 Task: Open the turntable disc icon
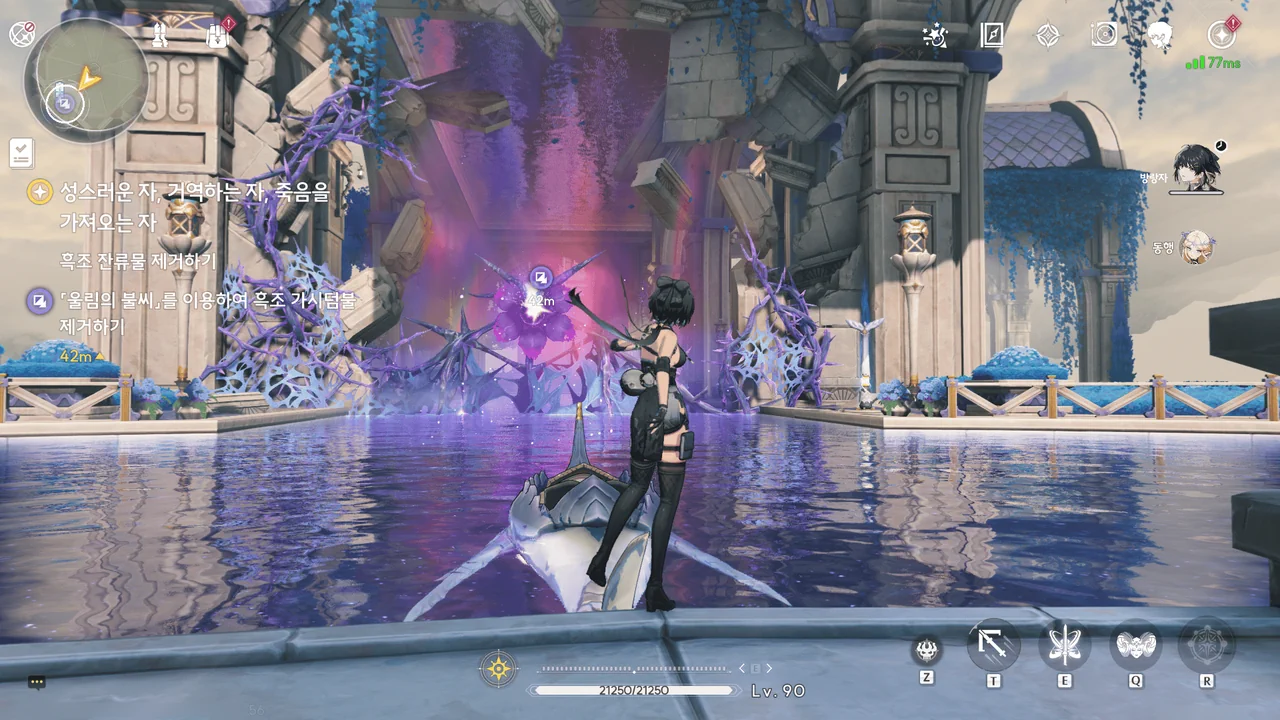pos(1104,36)
